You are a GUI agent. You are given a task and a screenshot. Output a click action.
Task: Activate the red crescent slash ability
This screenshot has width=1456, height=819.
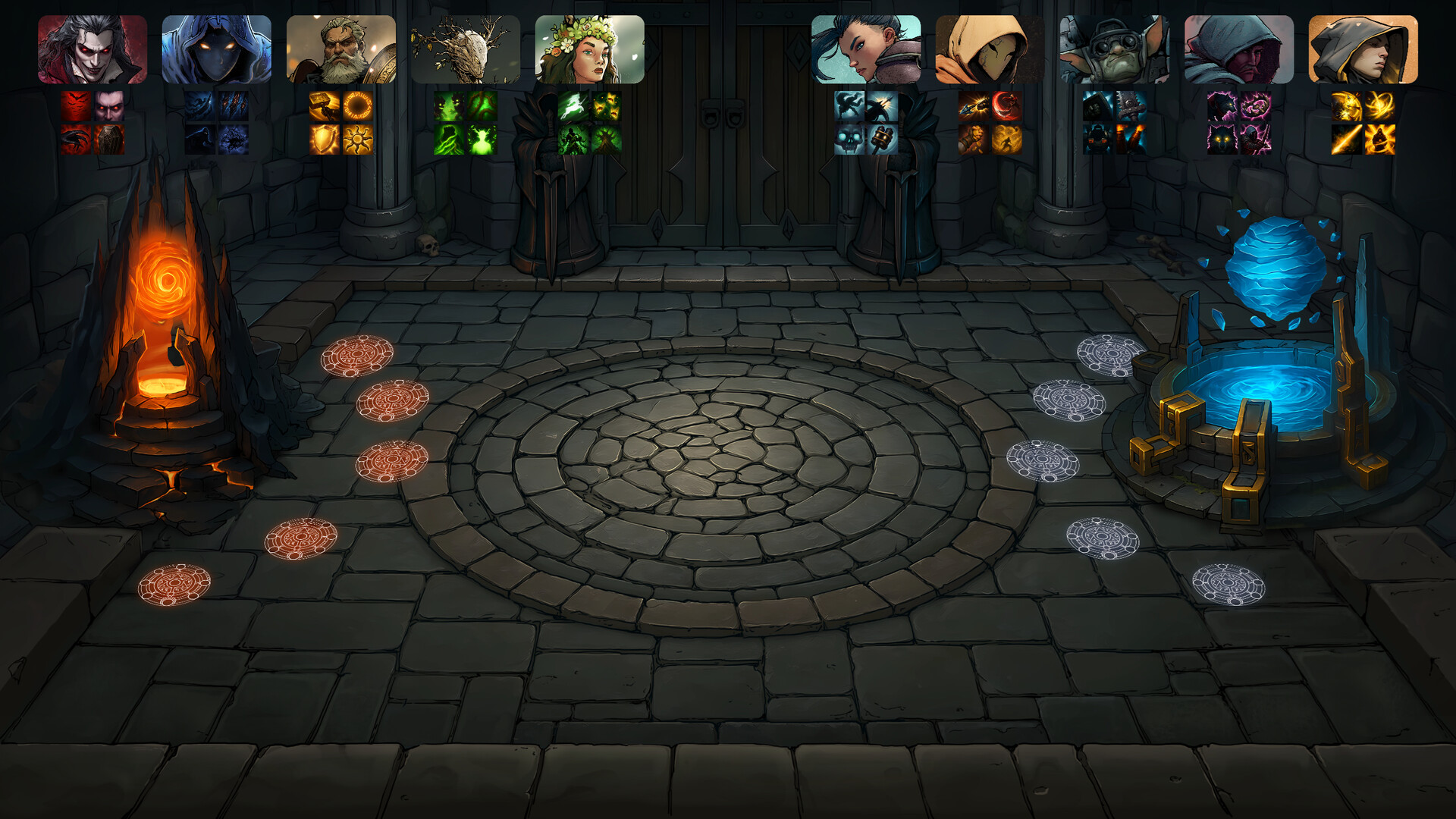(x=1007, y=107)
